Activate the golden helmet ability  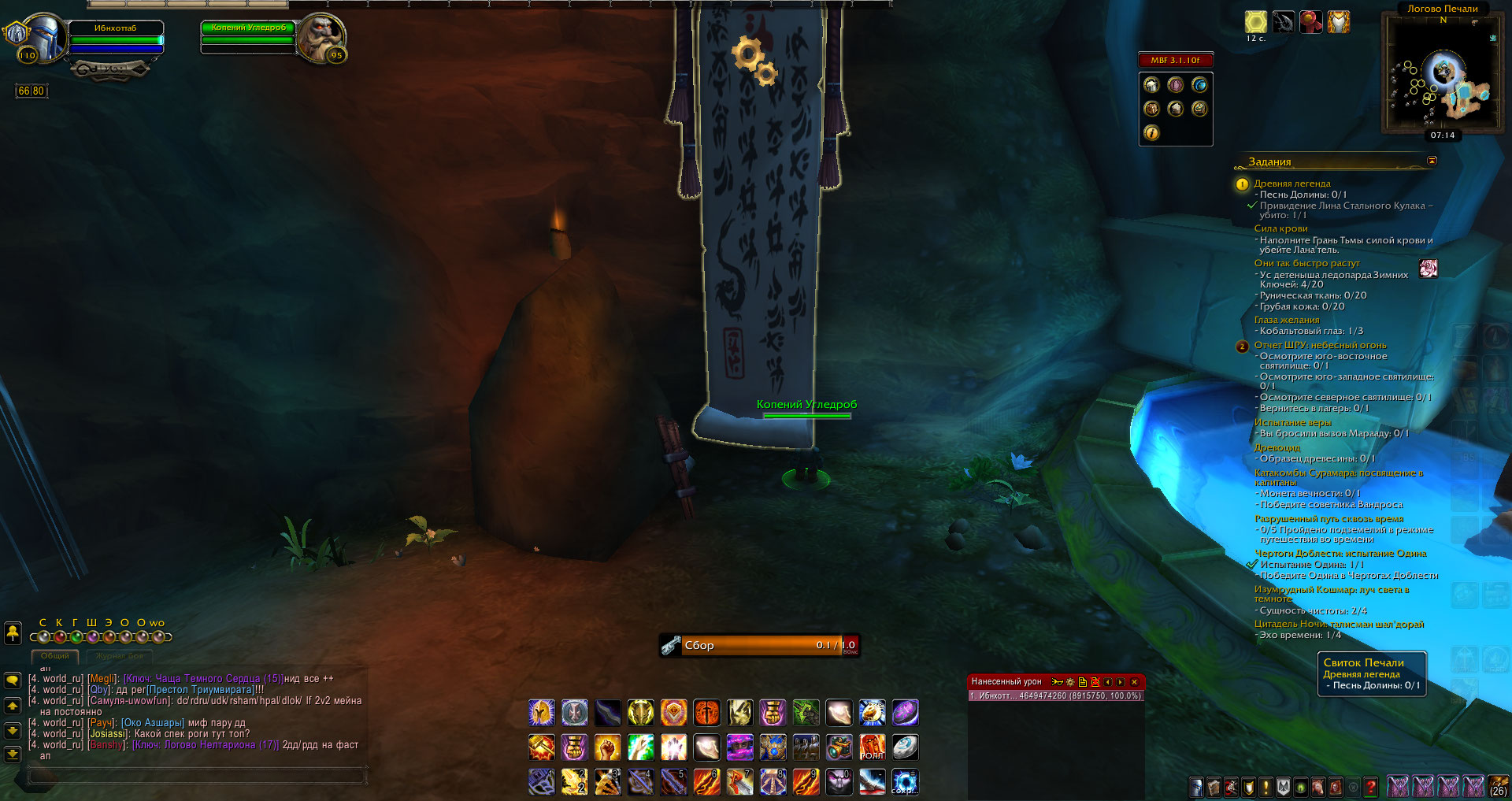pyautogui.click(x=541, y=713)
